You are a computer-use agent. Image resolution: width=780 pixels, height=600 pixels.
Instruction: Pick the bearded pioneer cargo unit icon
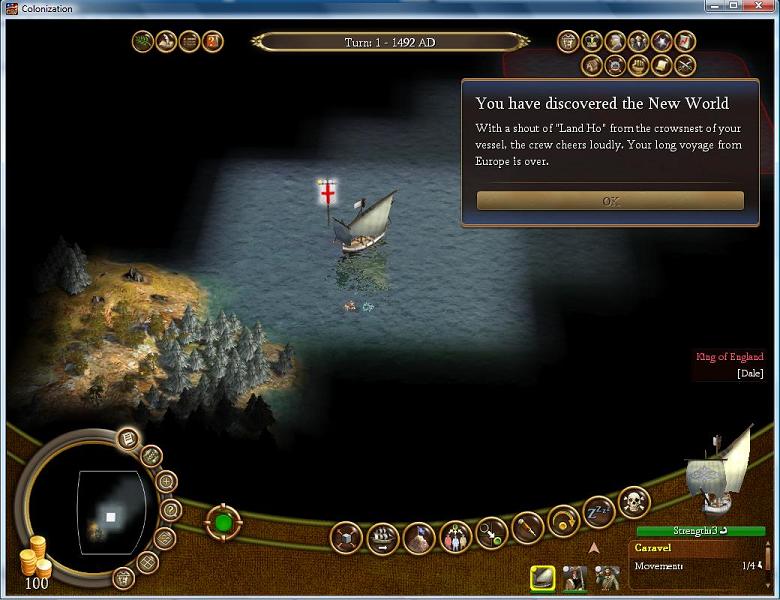coord(607,577)
